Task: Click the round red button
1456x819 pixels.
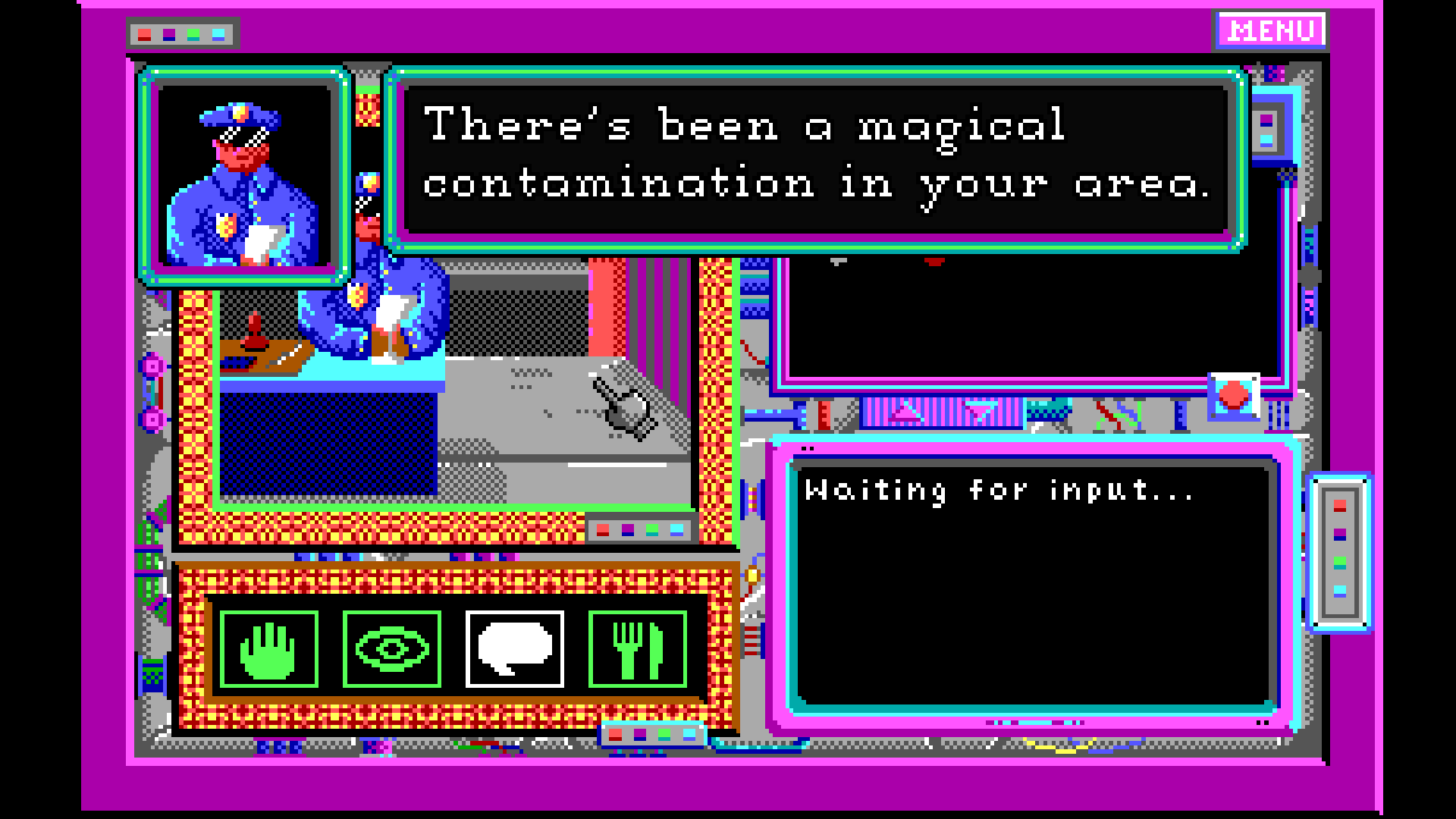Action: click(1234, 395)
